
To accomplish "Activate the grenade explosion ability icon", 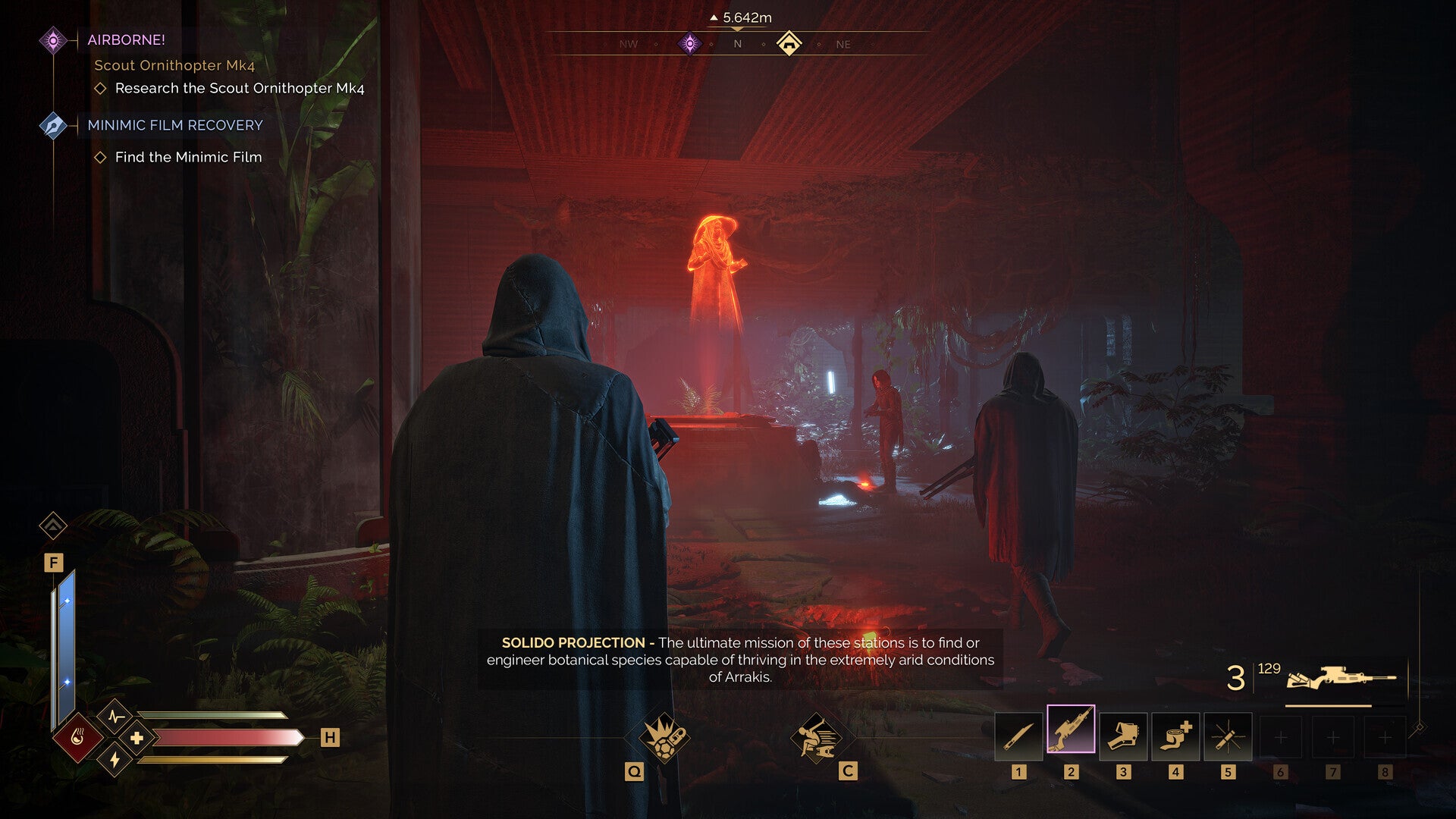I will (x=664, y=737).
